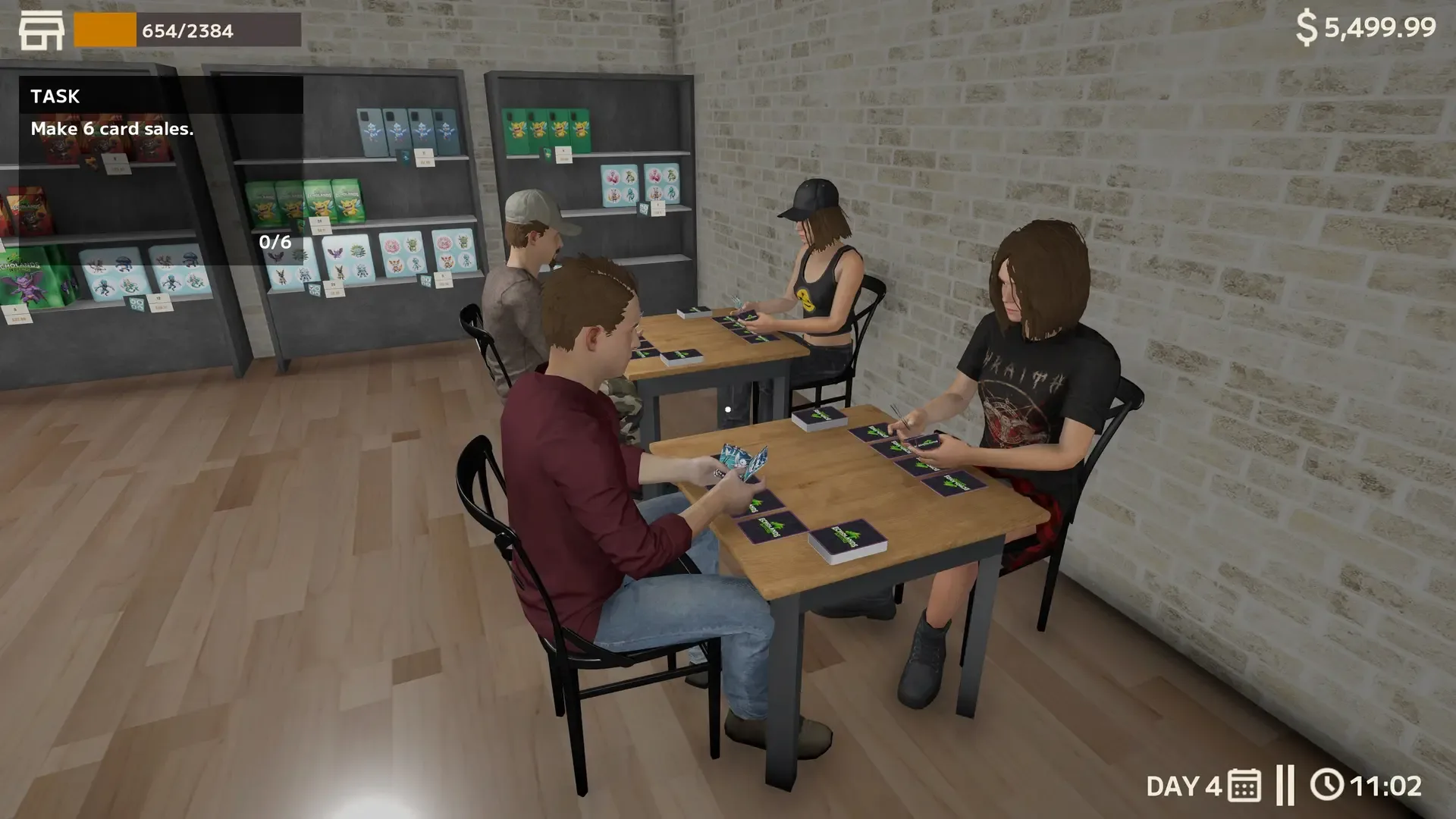Click the dollar sign beside the money total

pos(1306,29)
